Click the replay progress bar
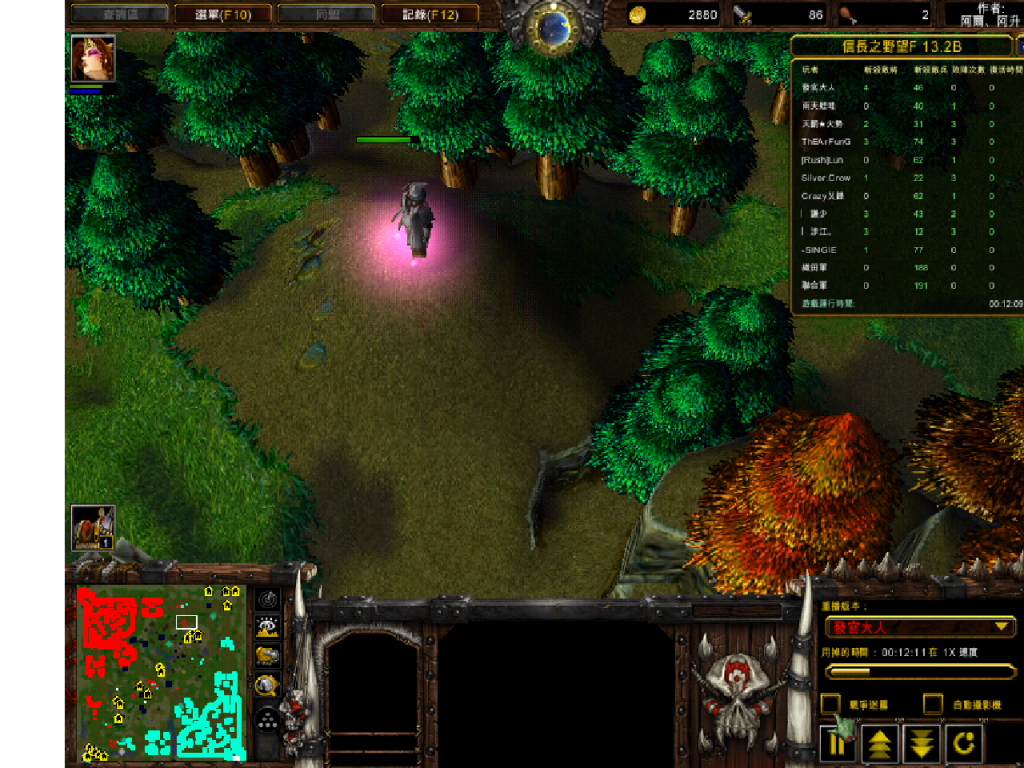 919,672
